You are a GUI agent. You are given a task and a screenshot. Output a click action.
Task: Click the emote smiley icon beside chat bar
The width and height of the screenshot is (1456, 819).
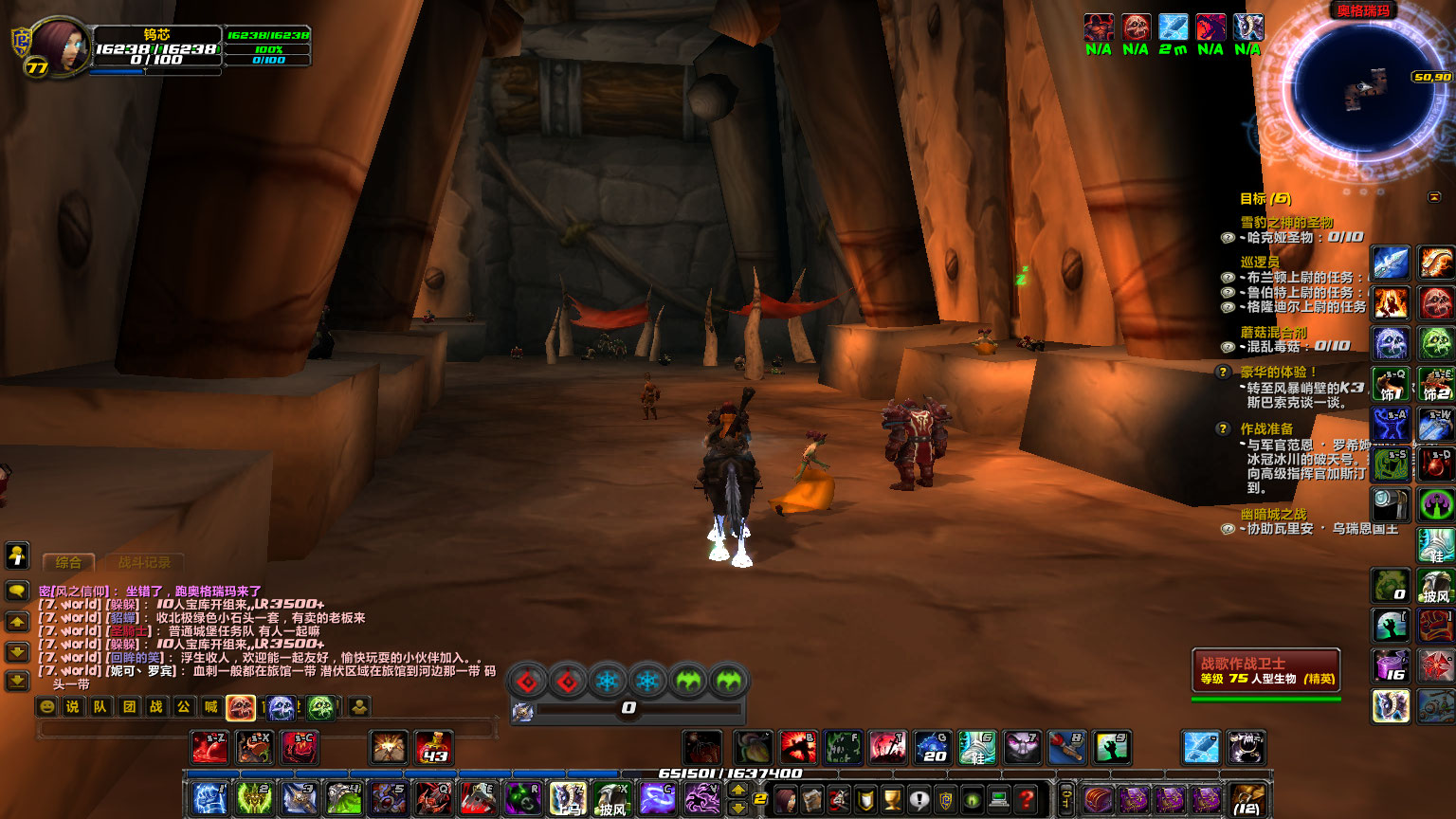pyautogui.click(x=48, y=705)
